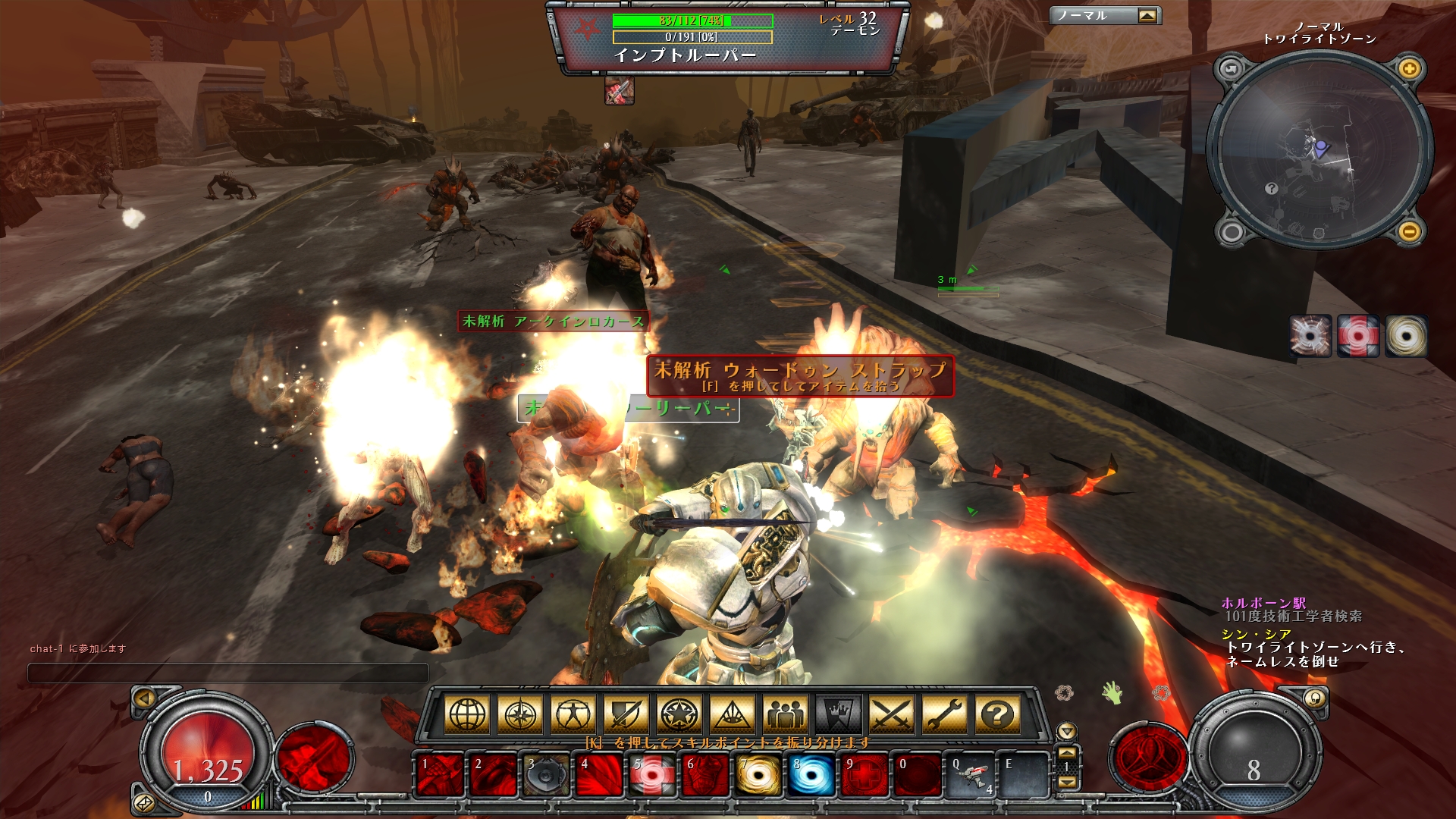Click the chat input field
1456x819 pixels.
point(227,673)
